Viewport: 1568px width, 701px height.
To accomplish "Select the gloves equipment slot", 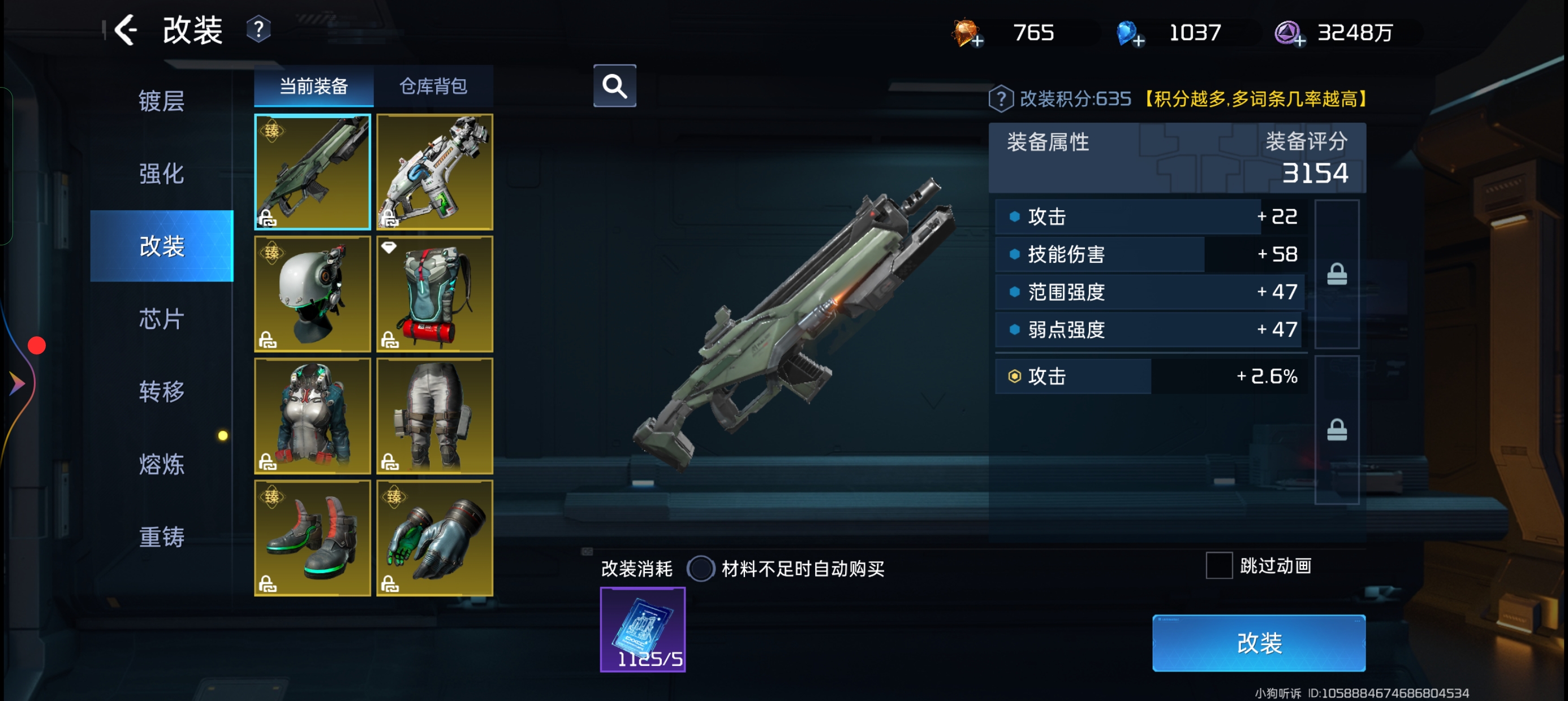I will point(434,538).
